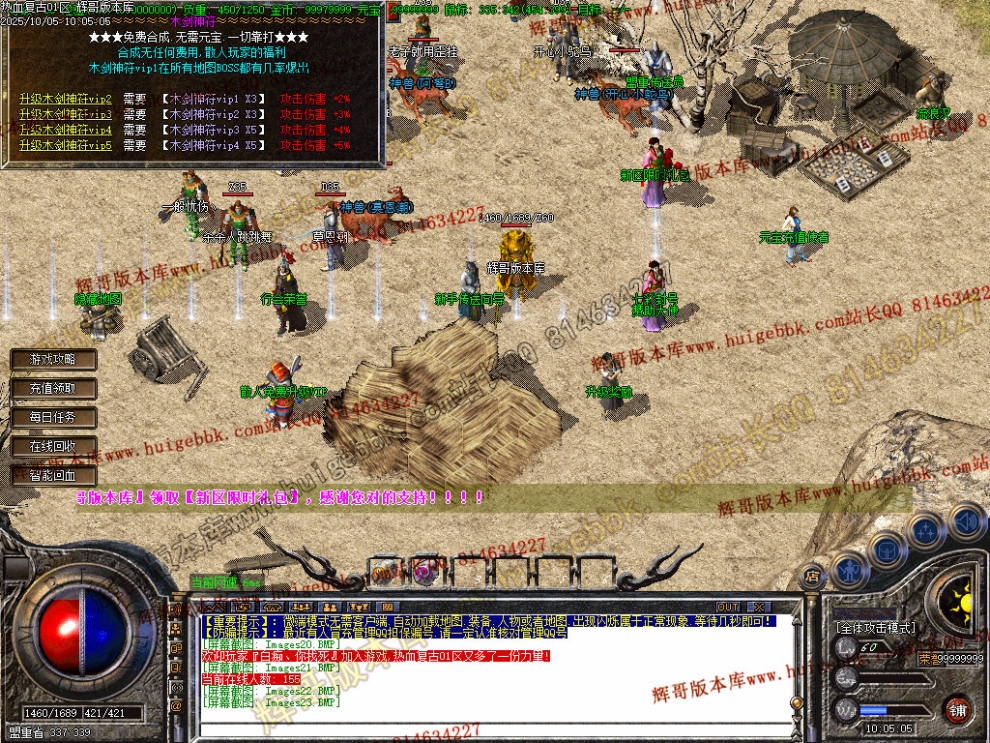Choose the 升级木剑神符vip2 upgrade link

[65, 100]
